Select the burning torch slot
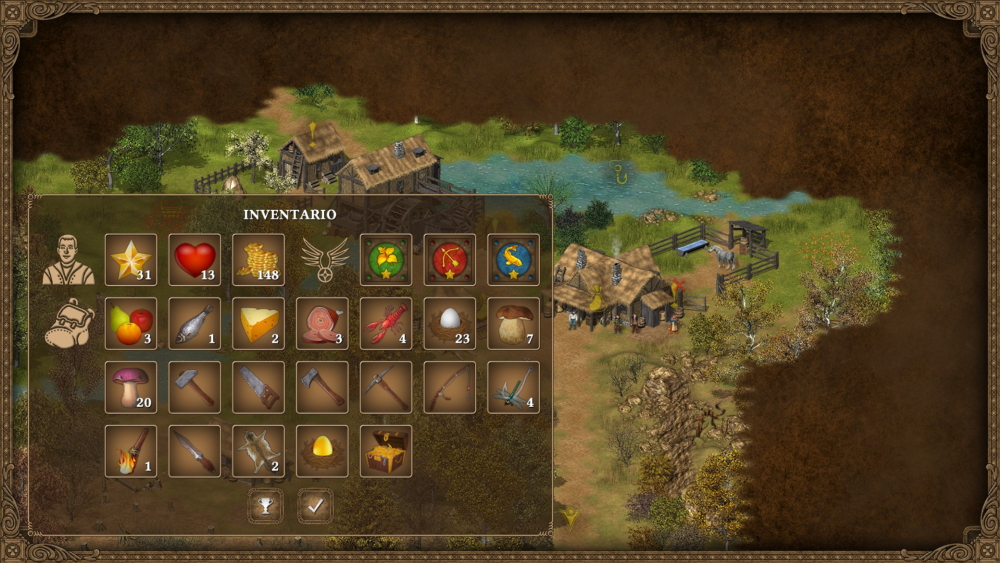1000x563 pixels. click(131, 451)
